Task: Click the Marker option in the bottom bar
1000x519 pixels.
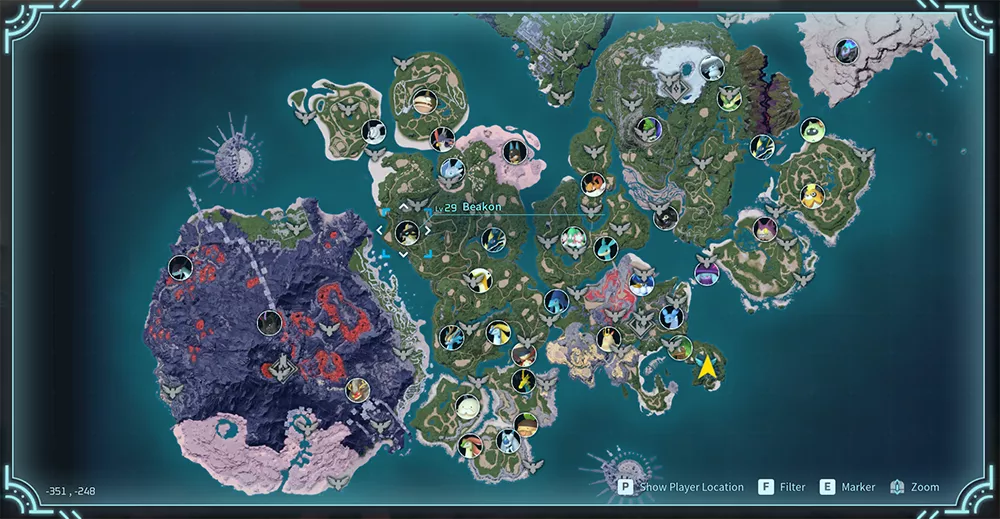Action: point(847,487)
